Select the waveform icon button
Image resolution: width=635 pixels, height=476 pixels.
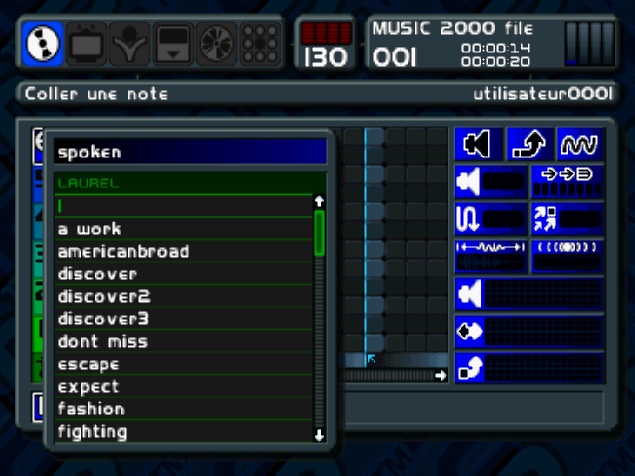(580, 145)
